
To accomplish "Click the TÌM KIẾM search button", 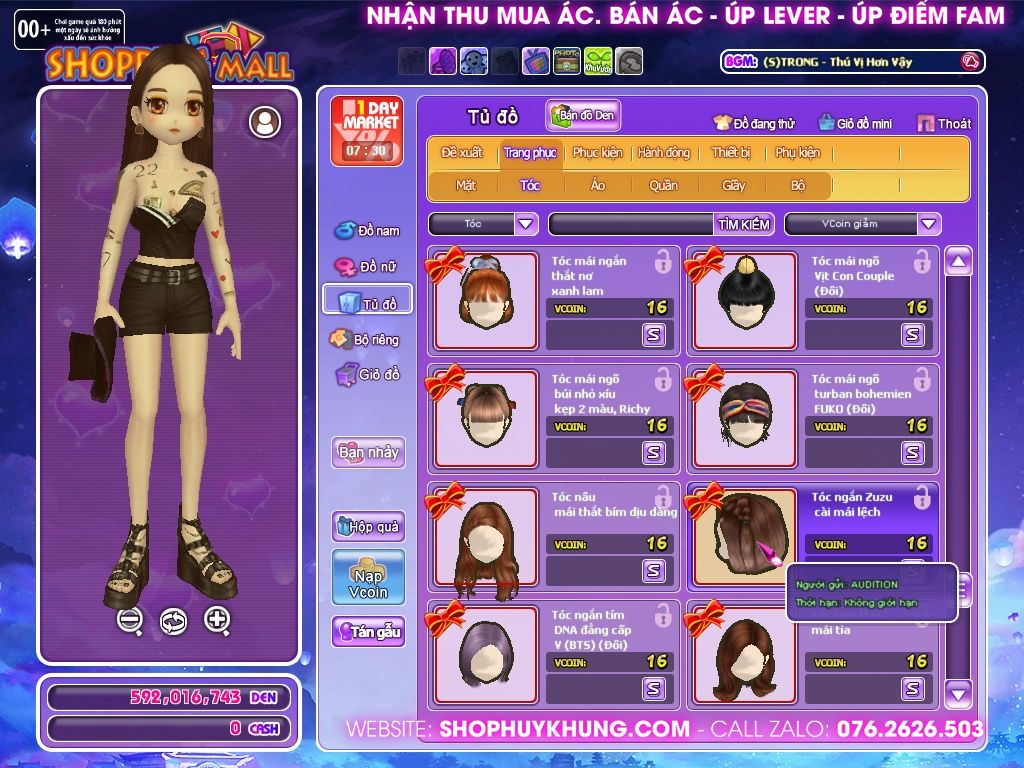I will pos(744,224).
